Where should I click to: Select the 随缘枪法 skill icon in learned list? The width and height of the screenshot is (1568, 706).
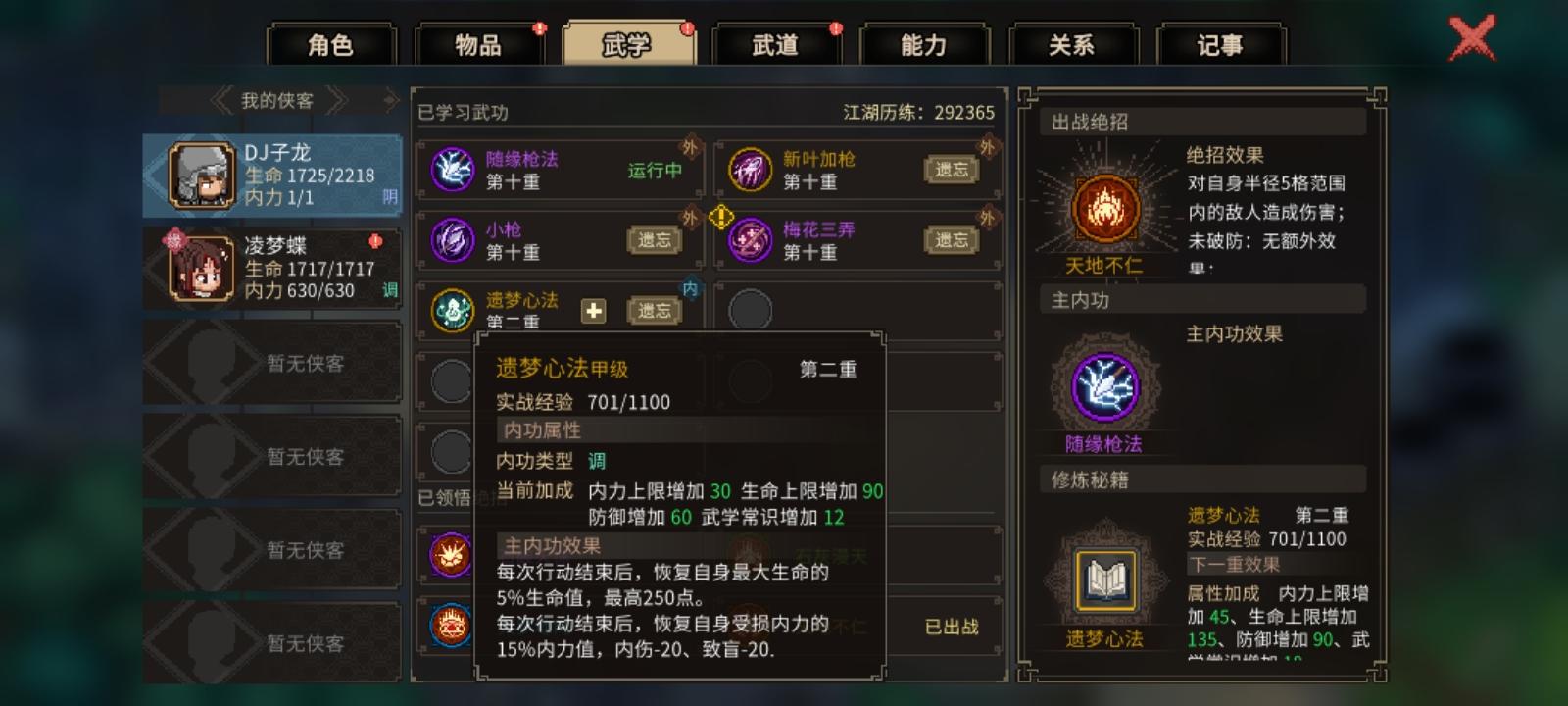451,170
